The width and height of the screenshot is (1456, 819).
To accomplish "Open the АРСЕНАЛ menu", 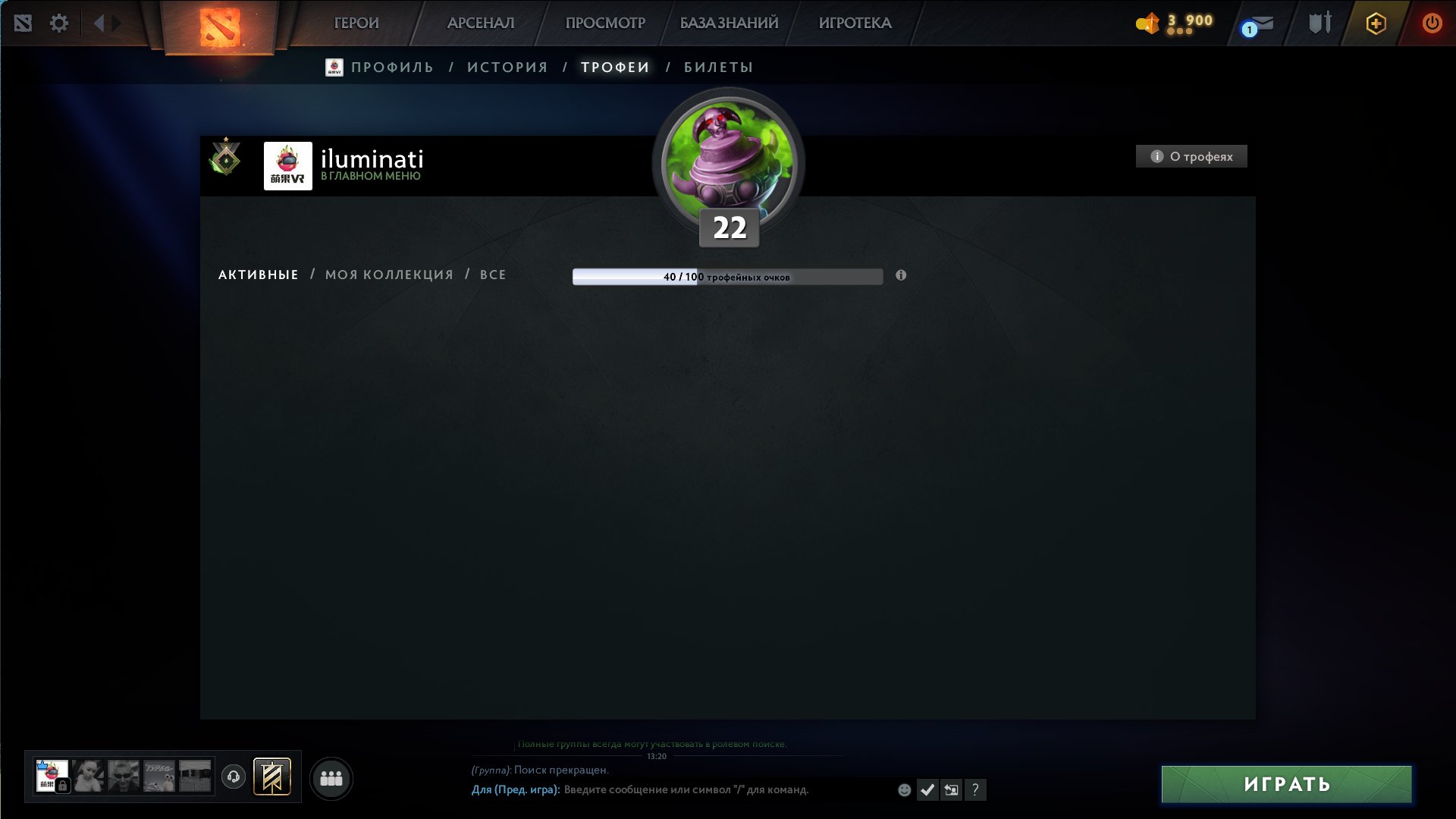I will (x=482, y=23).
